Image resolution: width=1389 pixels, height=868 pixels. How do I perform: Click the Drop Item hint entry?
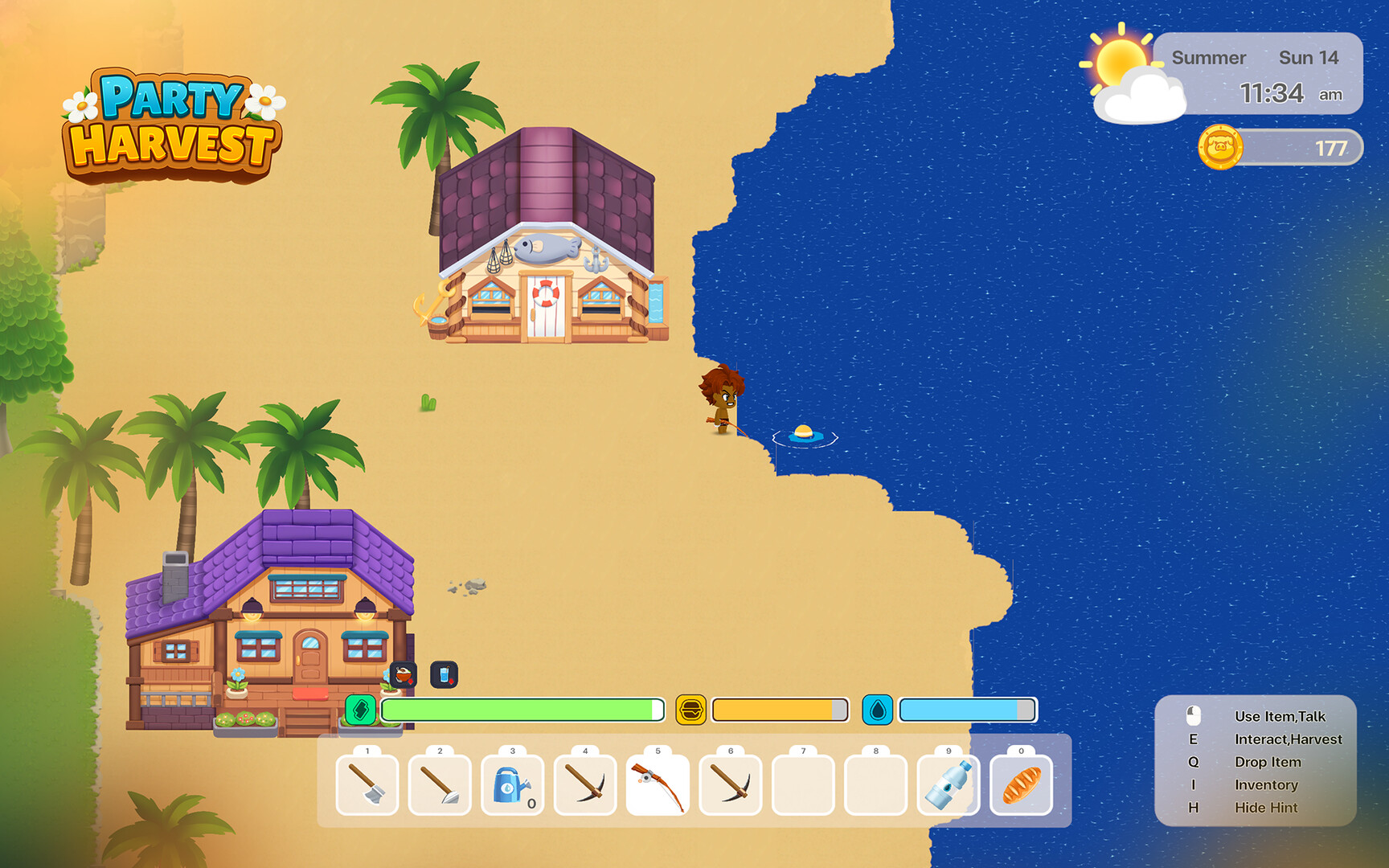coord(1268,762)
